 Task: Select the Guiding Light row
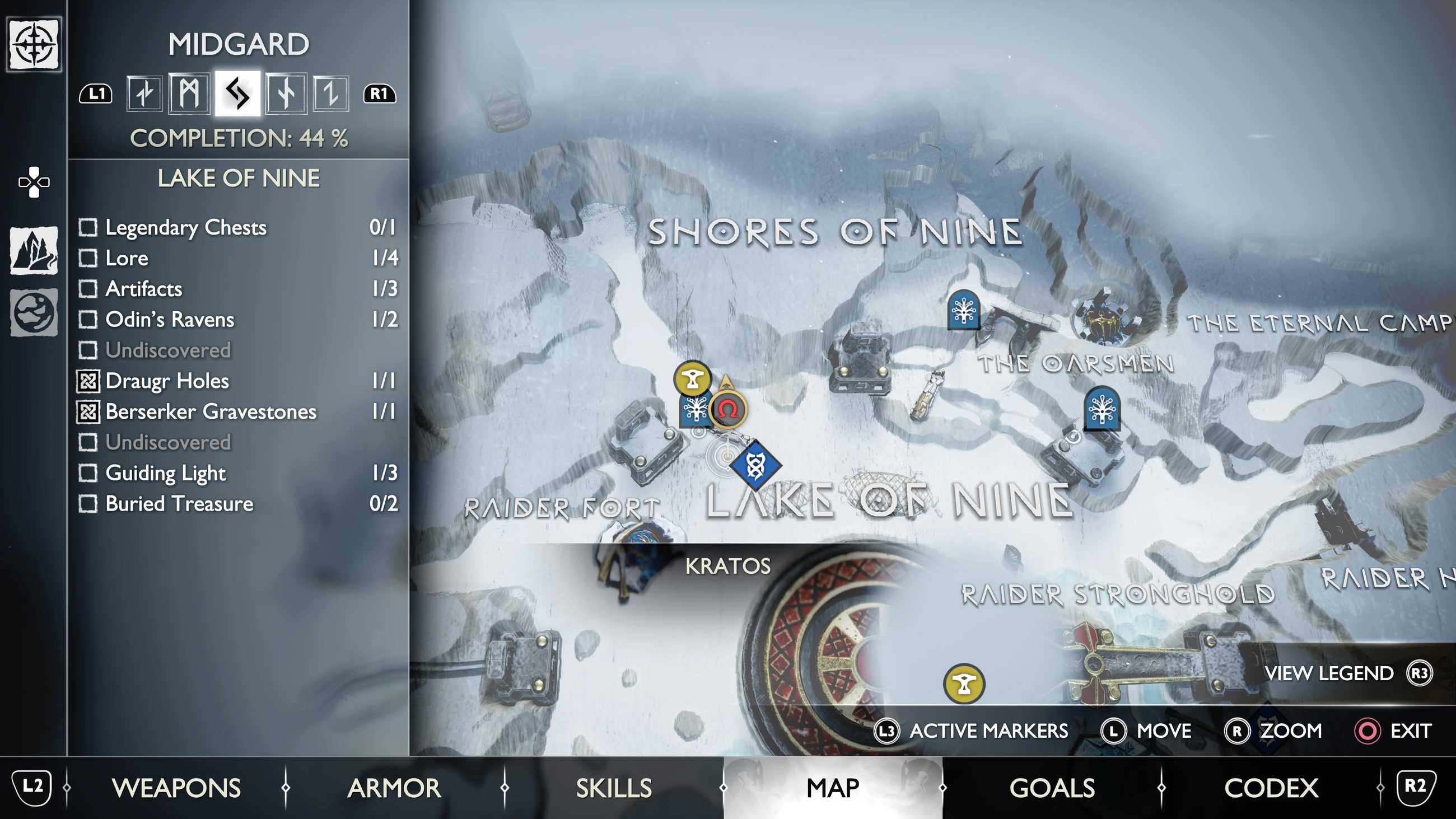[237, 472]
